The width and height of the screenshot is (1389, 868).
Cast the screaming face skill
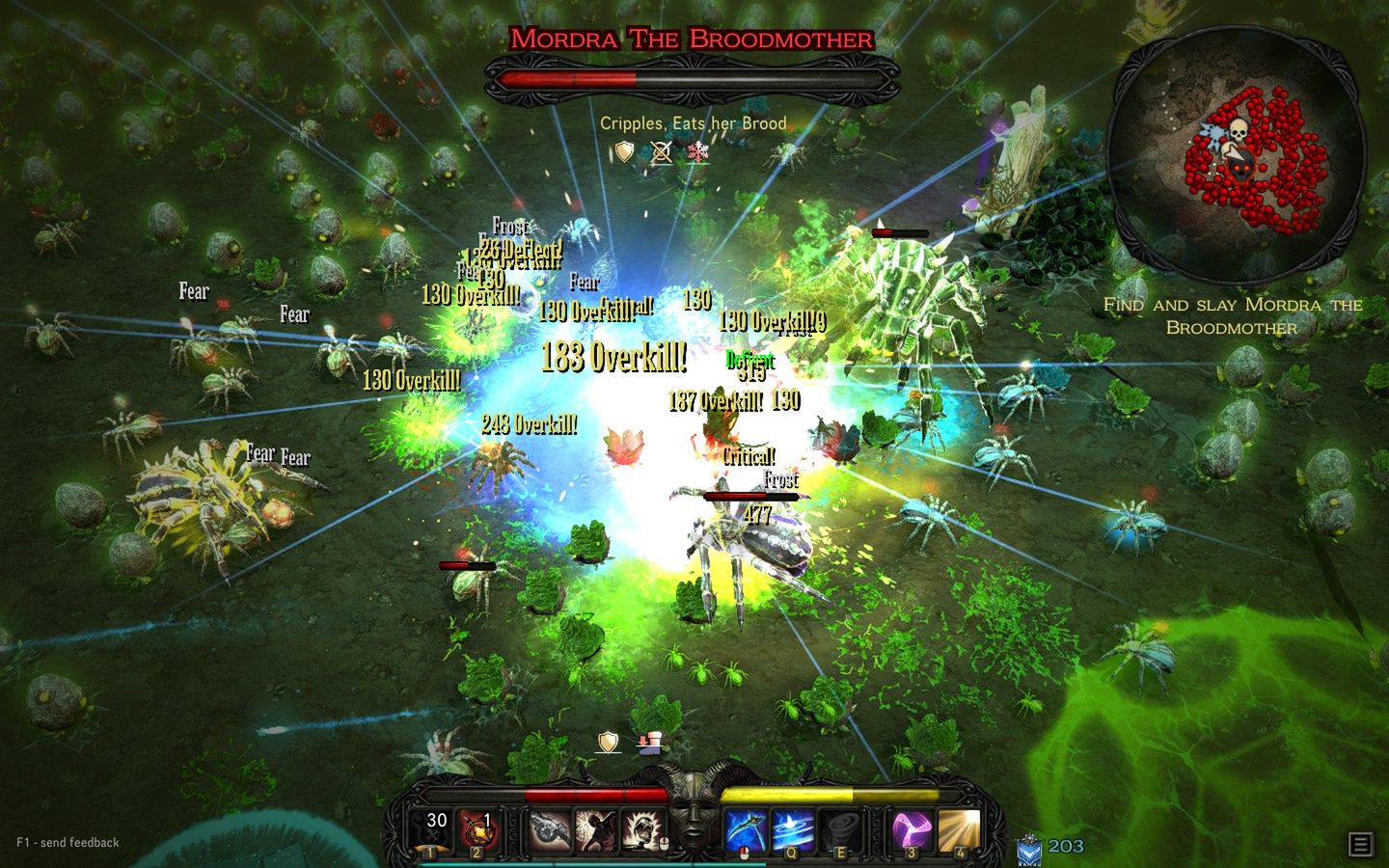(x=640, y=831)
